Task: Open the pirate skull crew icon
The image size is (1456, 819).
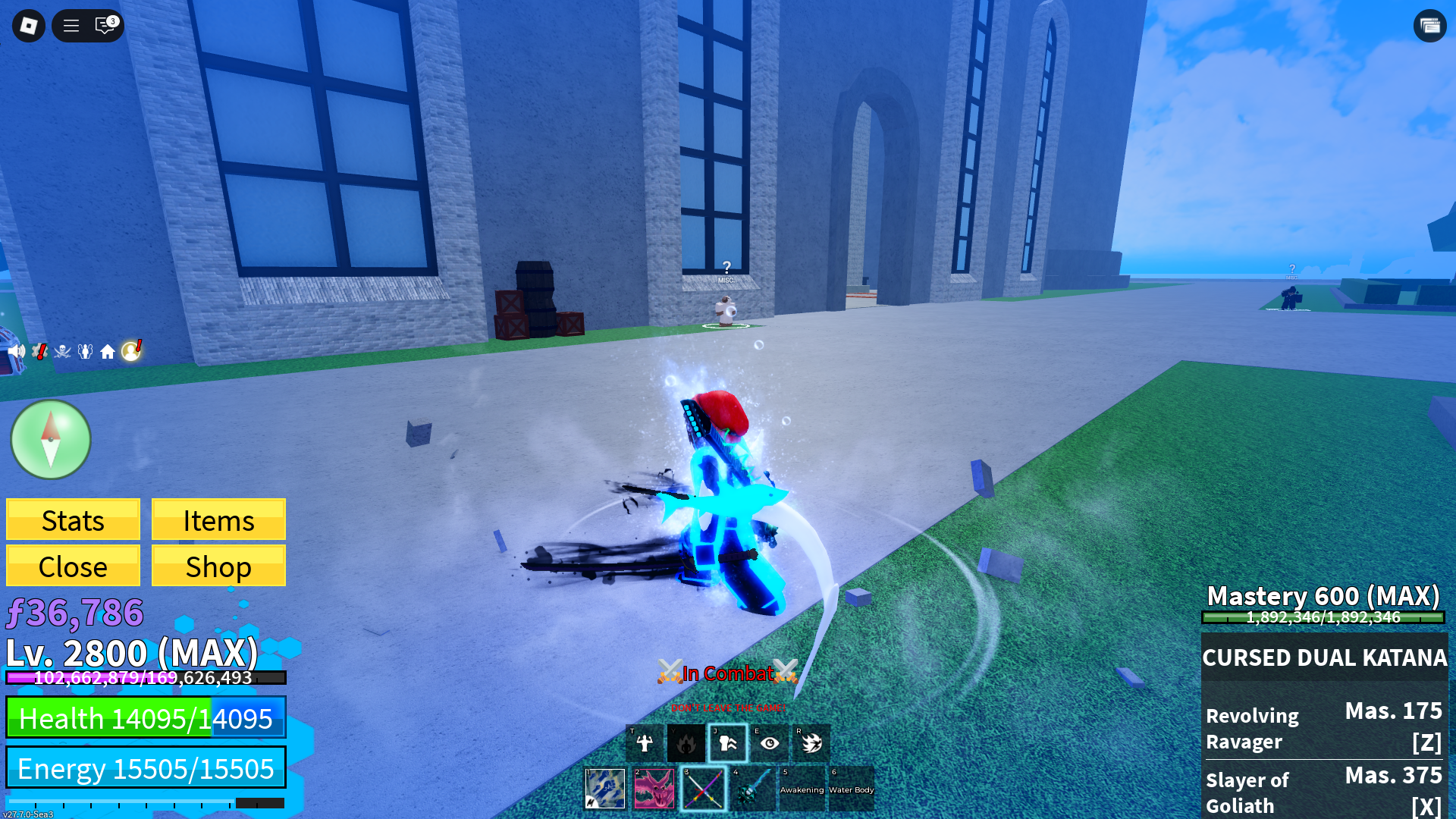Action: pos(62,352)
